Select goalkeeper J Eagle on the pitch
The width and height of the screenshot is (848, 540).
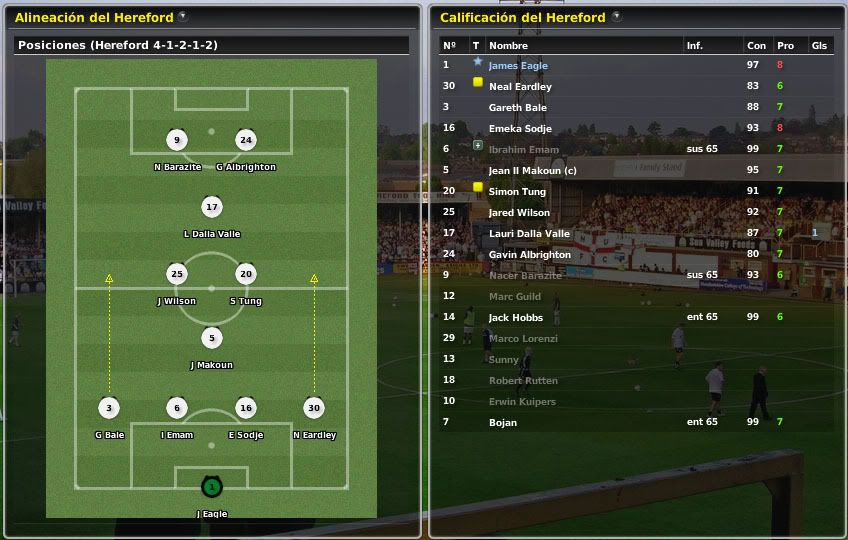[x=211, y=488]
